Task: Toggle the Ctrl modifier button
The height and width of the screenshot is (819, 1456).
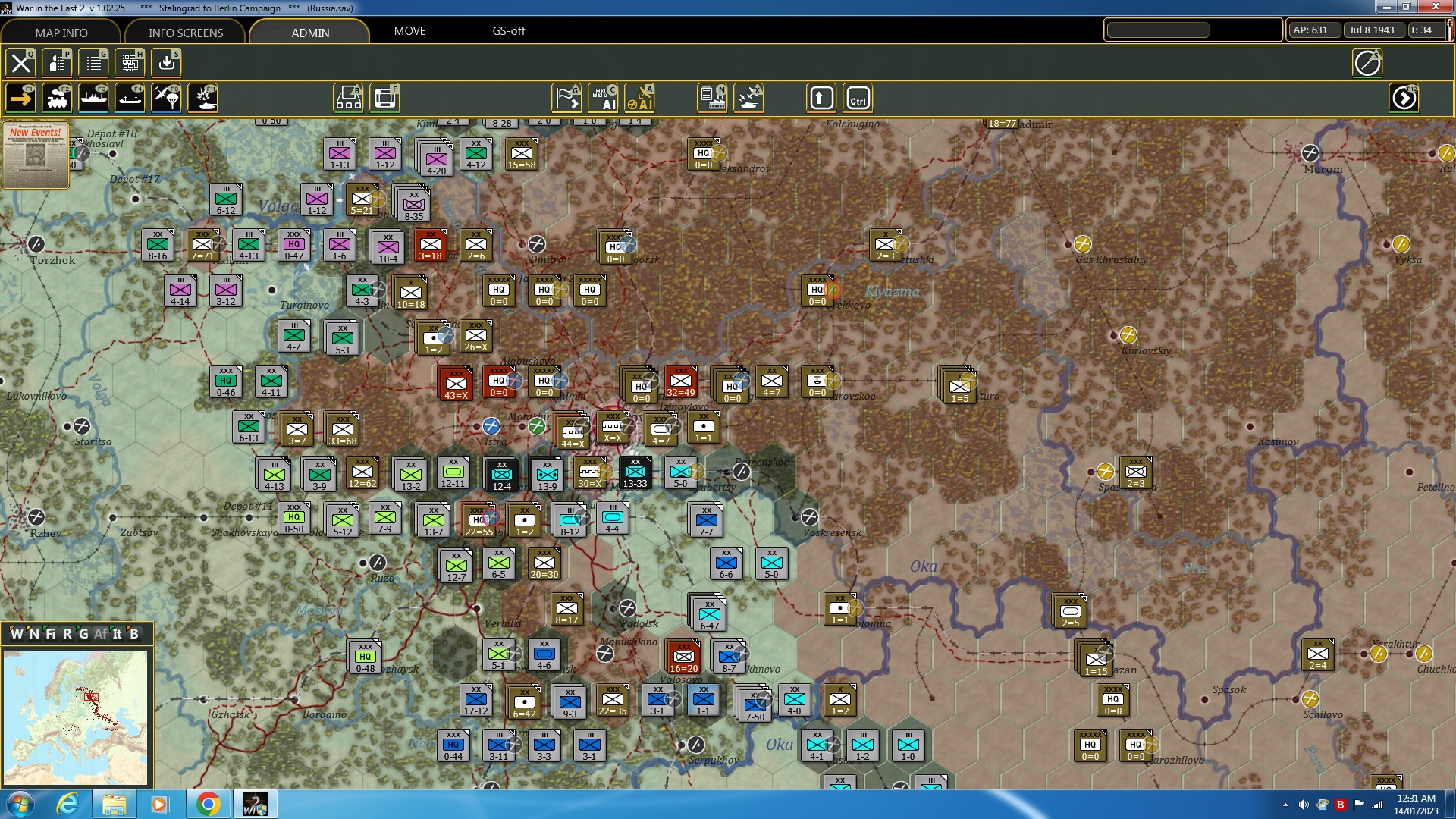Action: pos(858,98)
